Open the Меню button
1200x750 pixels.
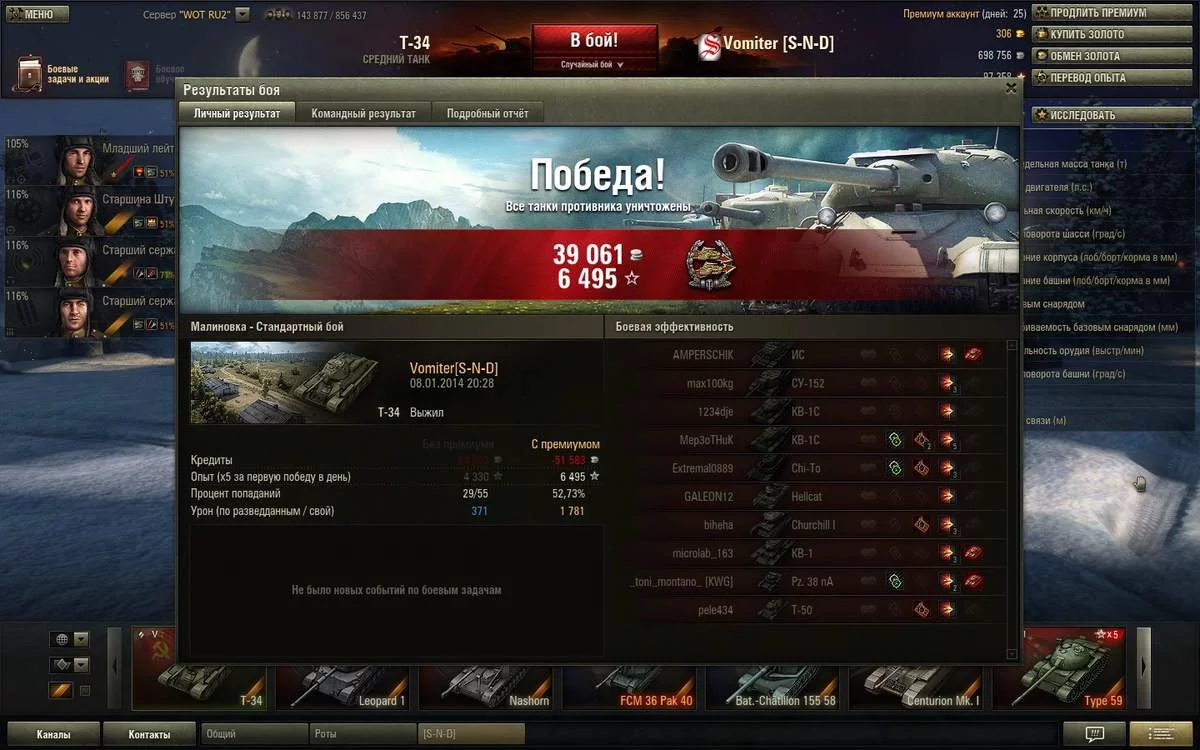point(37,15)
